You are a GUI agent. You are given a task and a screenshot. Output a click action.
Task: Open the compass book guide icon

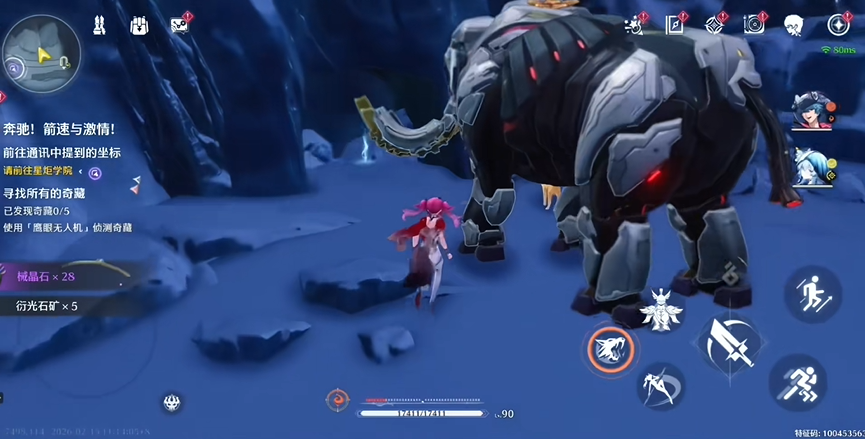[x=674, y=24]
